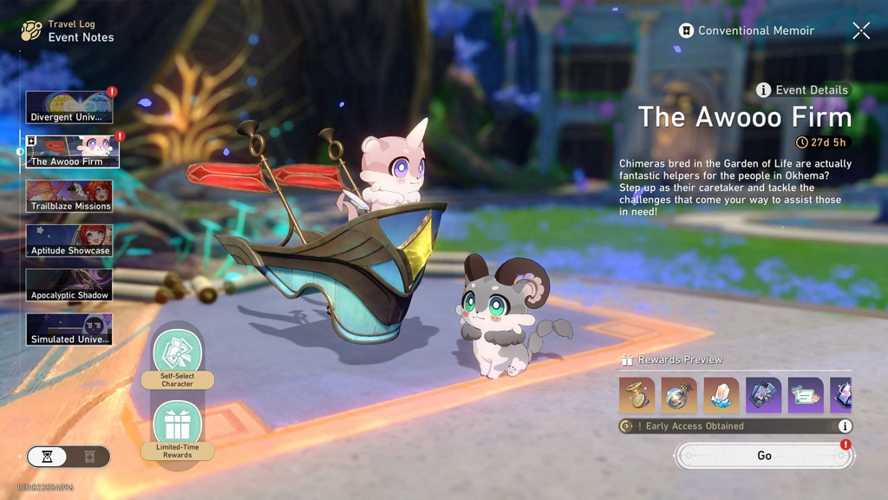Switch to Trailblaze Missions event
Screen dimensions: 888x500
(69, 196)
